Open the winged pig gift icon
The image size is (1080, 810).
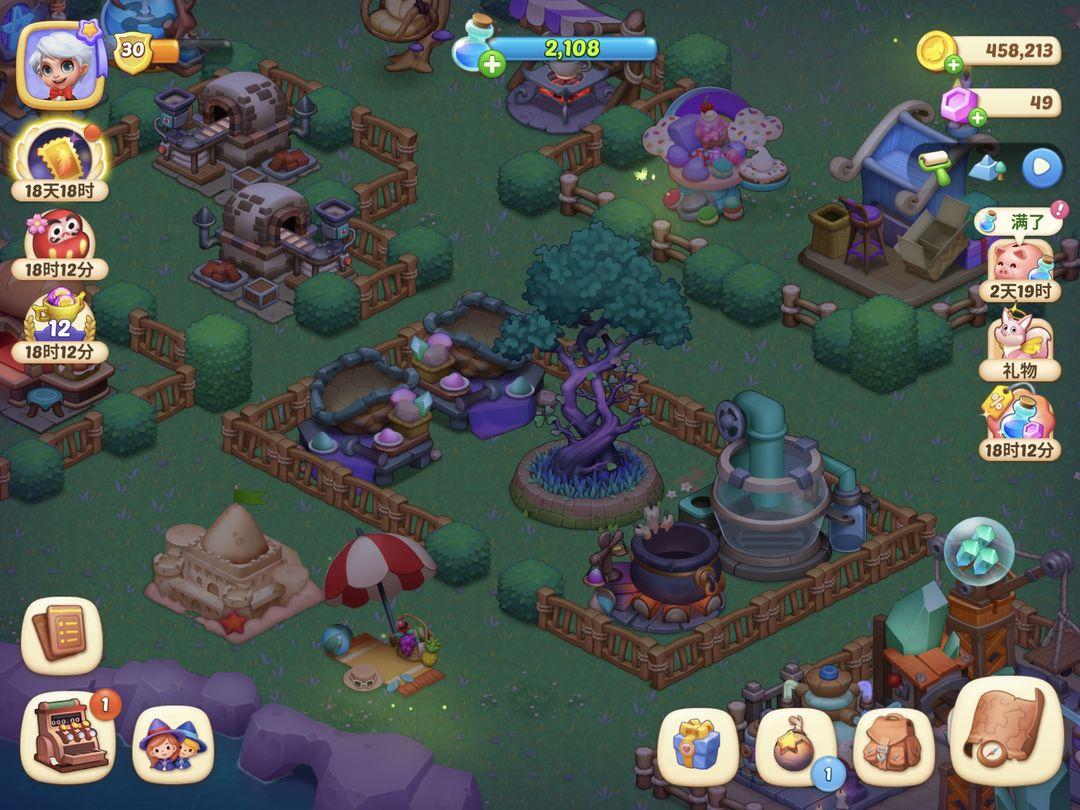[x=1019, y=336]
